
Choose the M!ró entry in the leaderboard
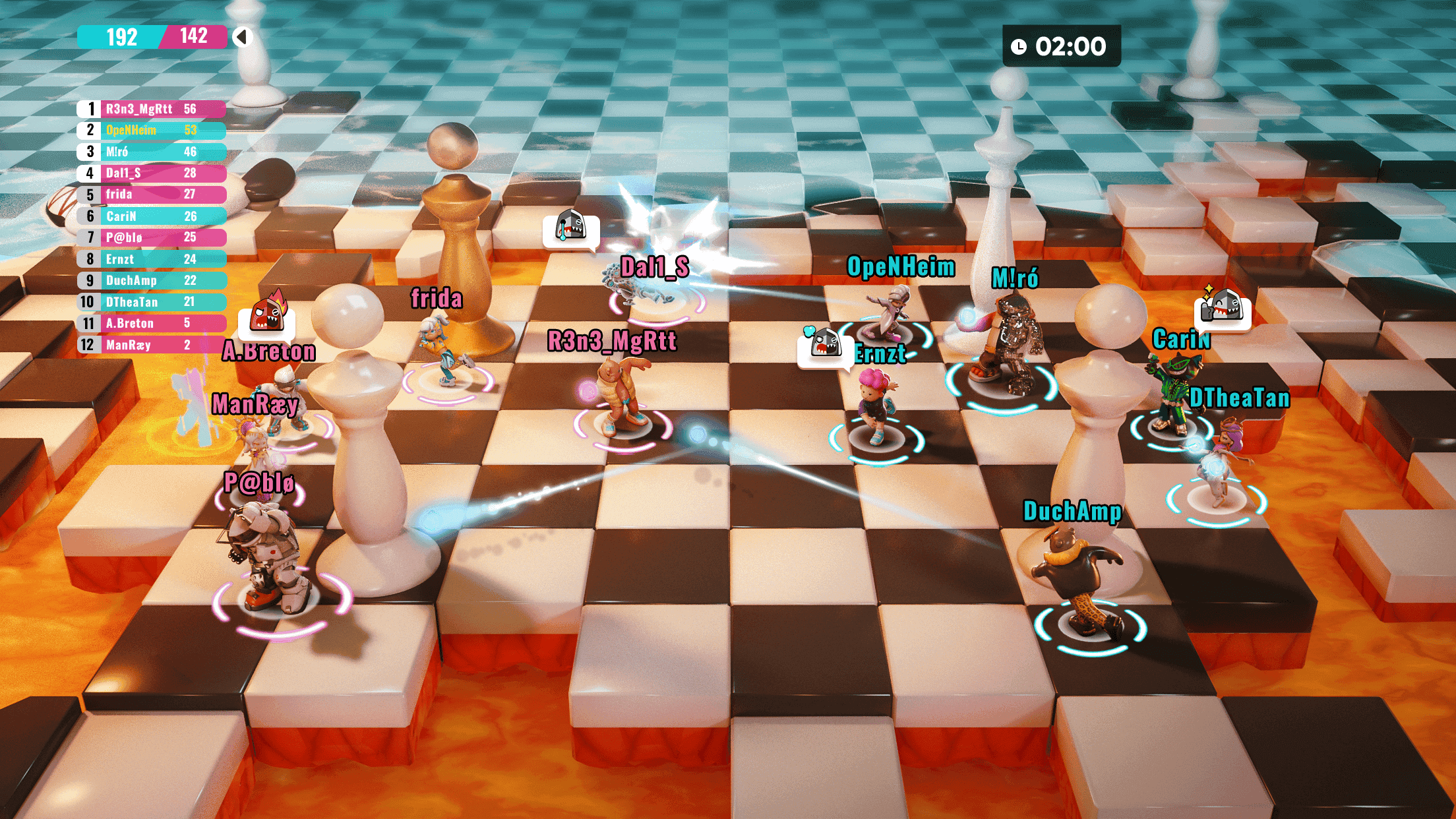pos(152,152)
